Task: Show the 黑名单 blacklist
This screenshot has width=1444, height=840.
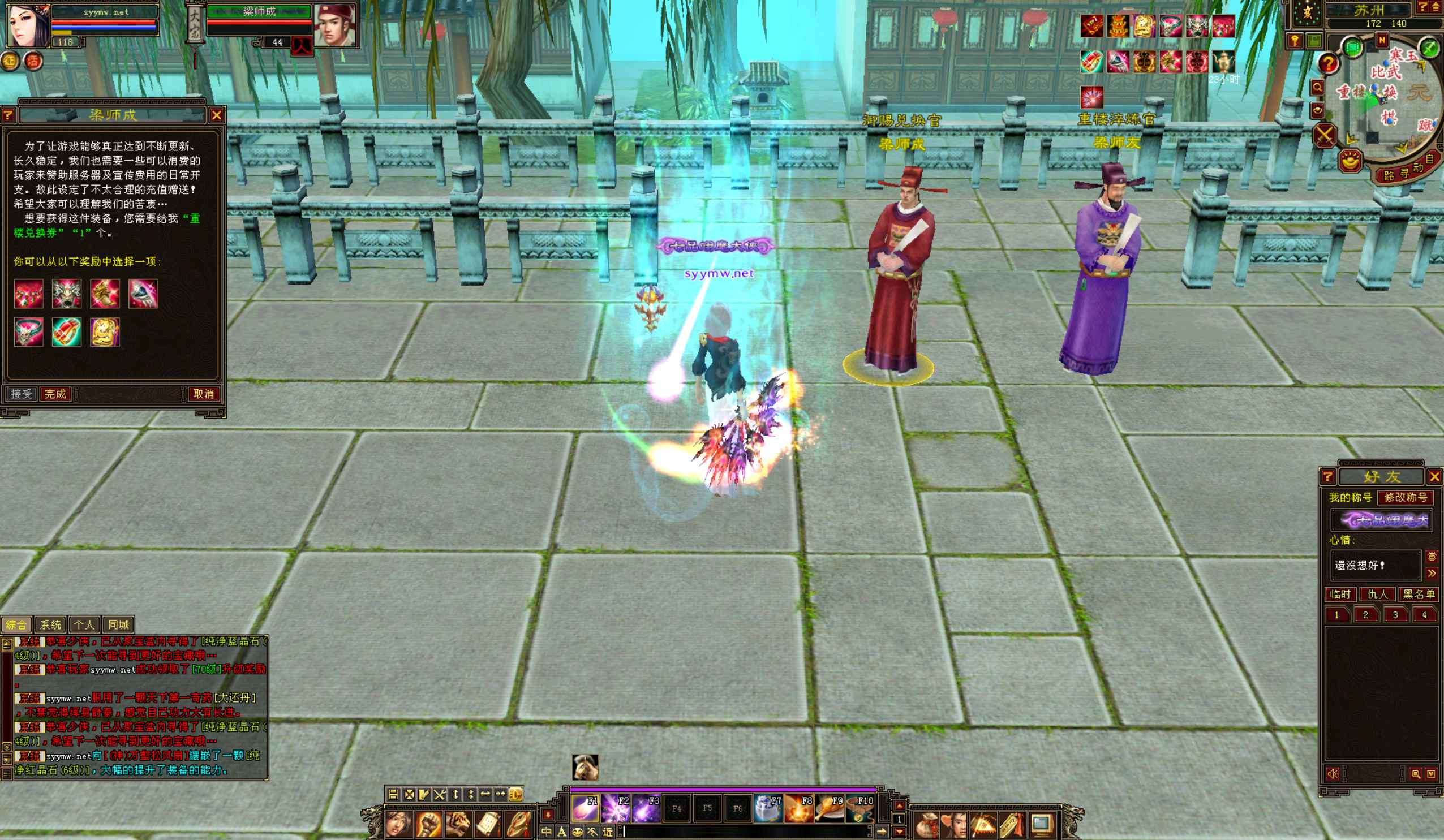Action: point(1419,594)
